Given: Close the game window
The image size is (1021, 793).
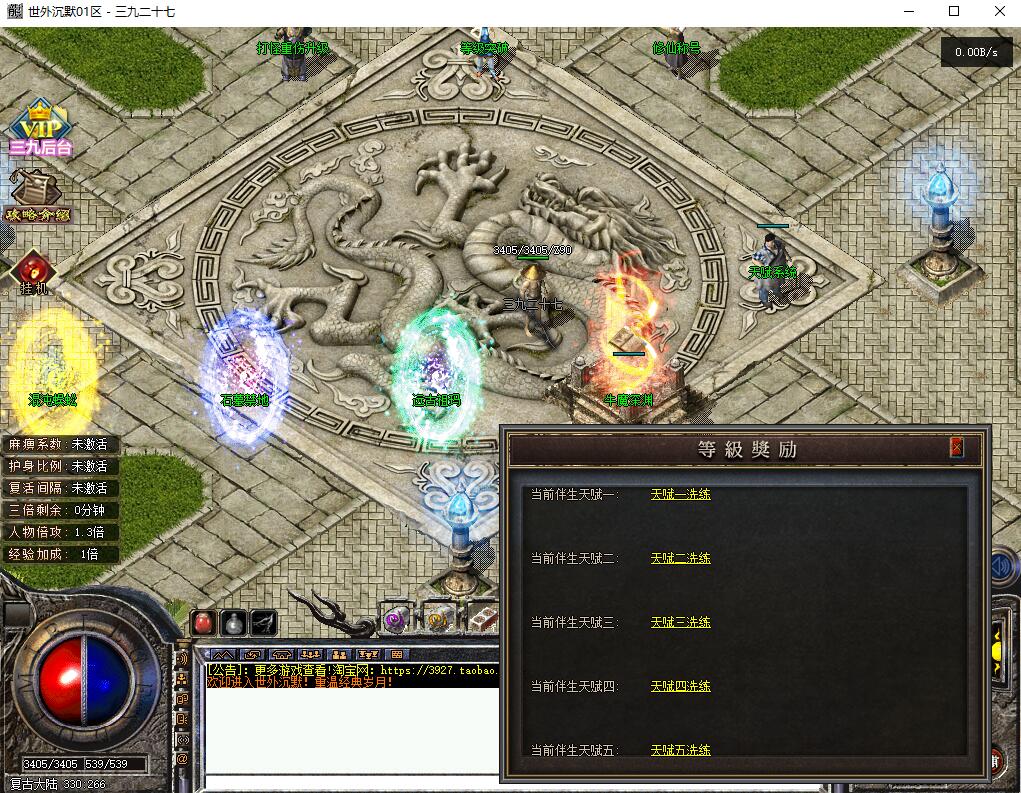Looking at the screenshot, I should pos(999,11).
